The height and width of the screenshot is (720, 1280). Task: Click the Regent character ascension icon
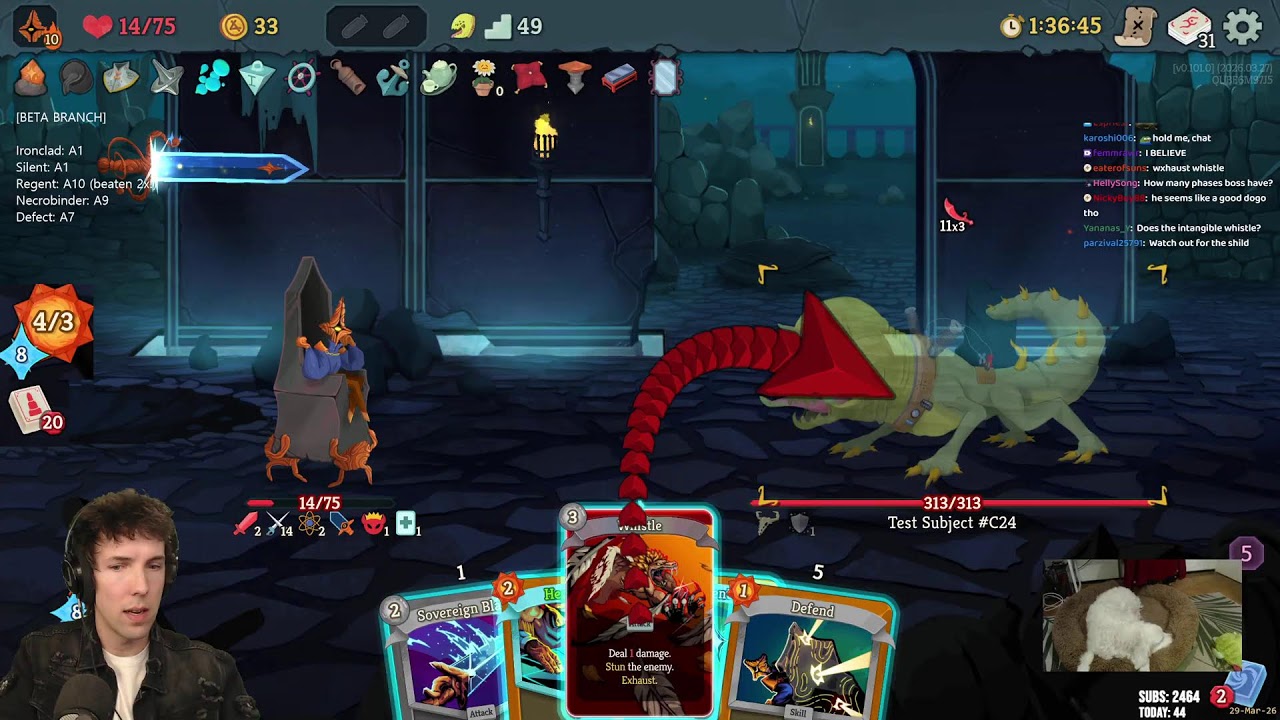tap(37, 26)
